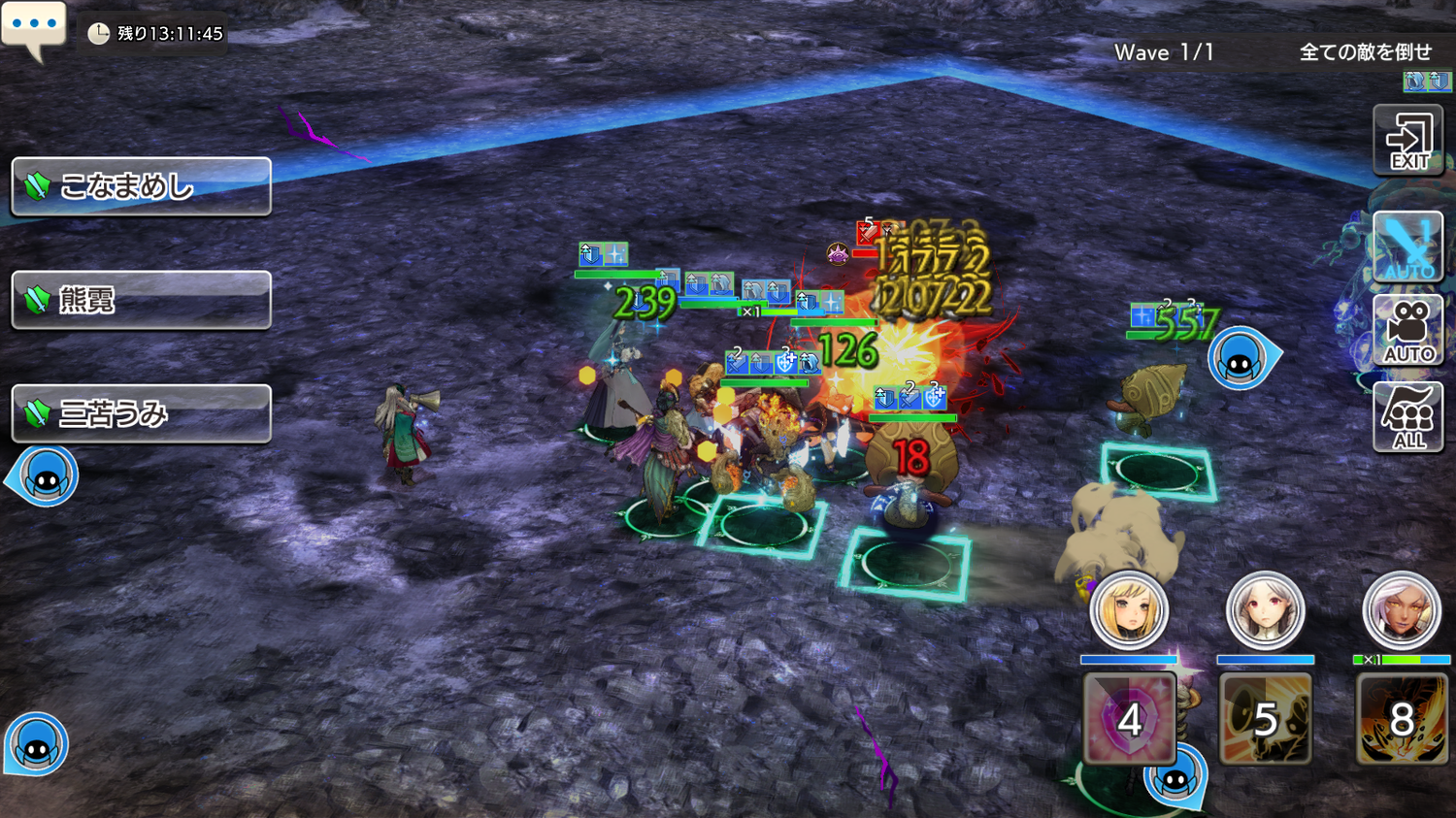Activate the pink crystal skill showing 4
Viewport: 1456px width, 818px height.
[x=1129, y=719]
